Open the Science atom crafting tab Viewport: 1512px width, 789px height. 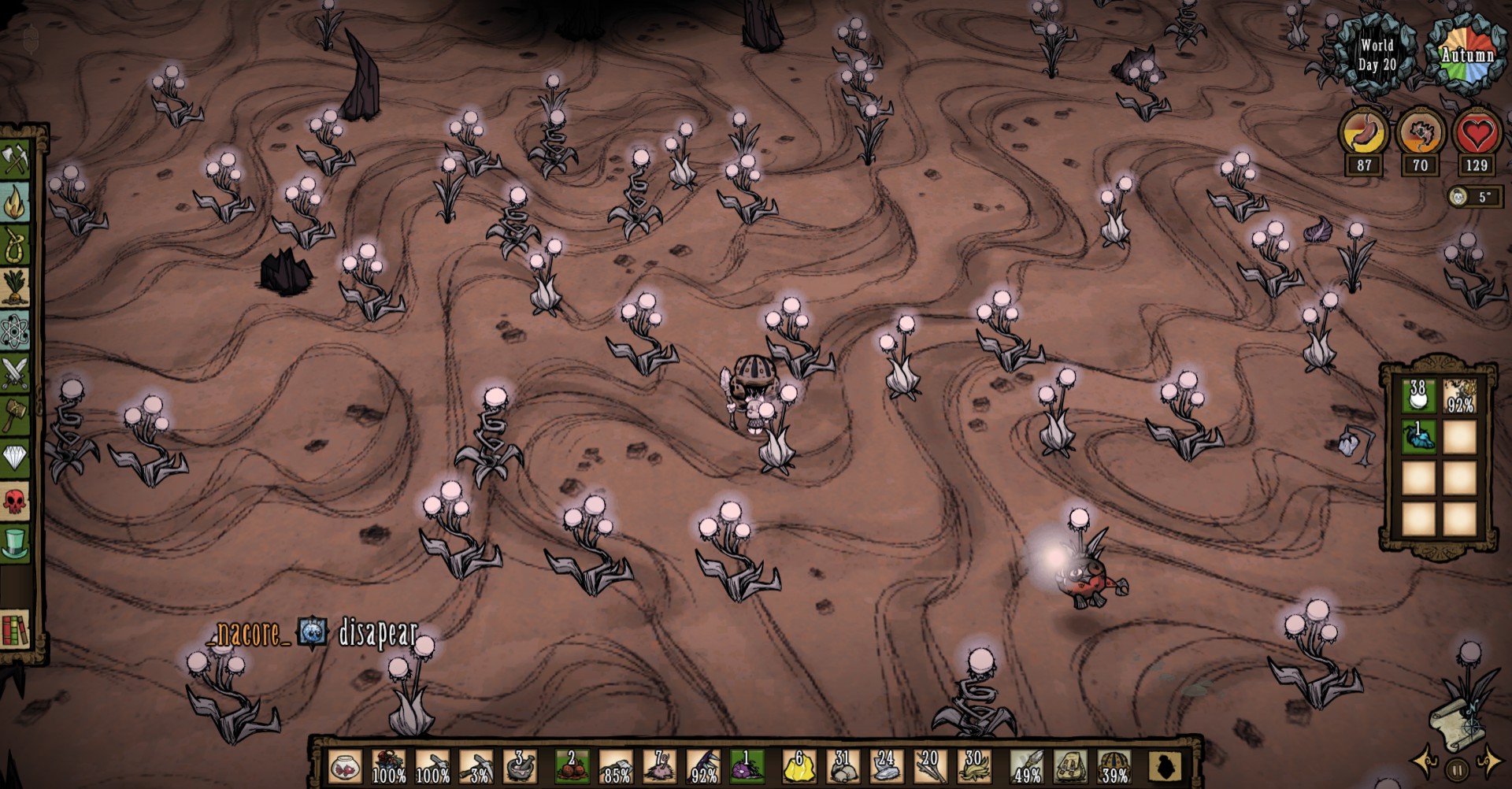coord(15,331)
